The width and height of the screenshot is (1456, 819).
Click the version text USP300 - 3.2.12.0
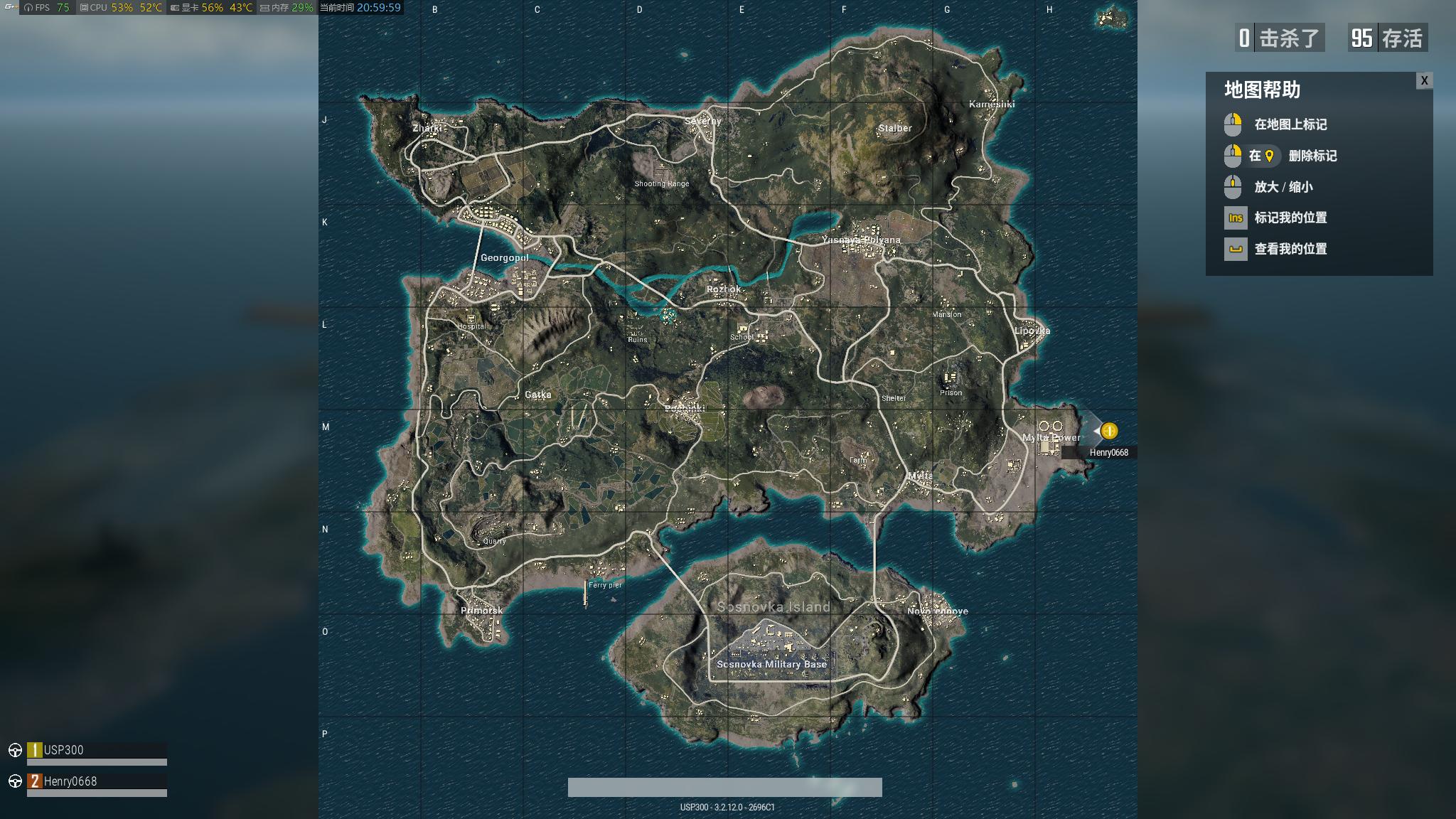[728, 808]
